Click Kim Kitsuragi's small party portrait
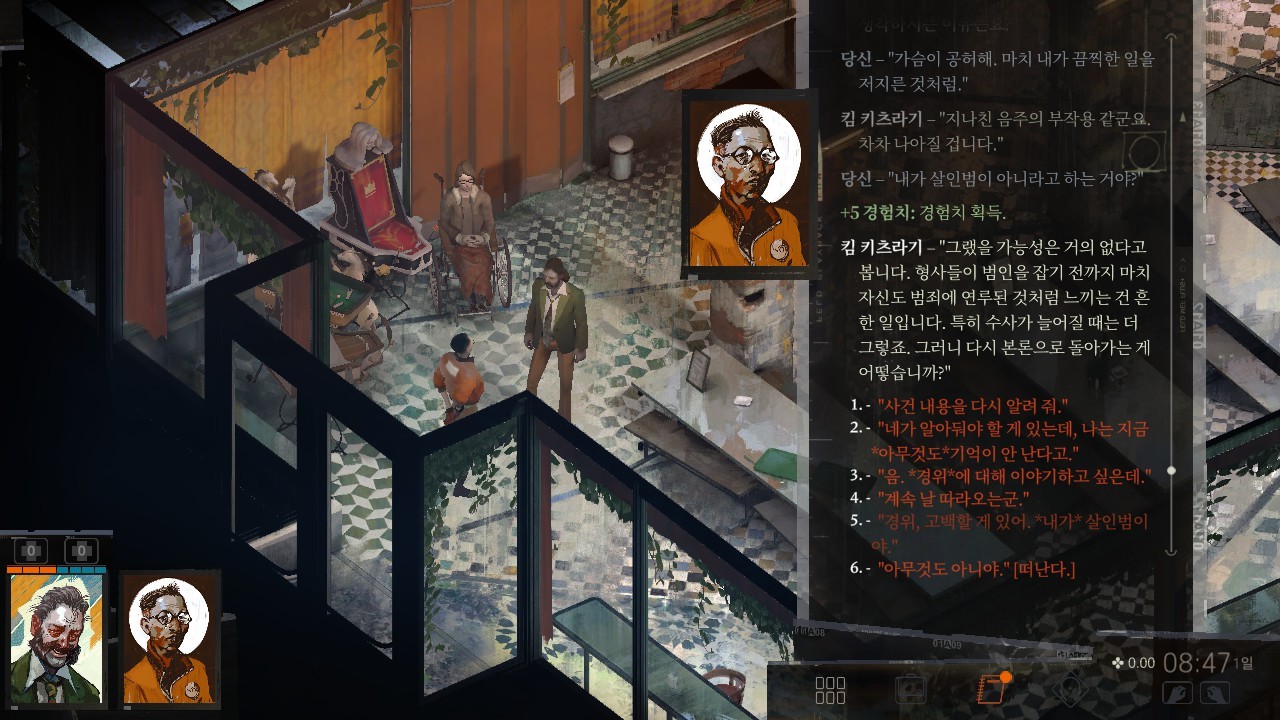The height and width of the screenshot is (720, 1280). [x=170, y=640]
